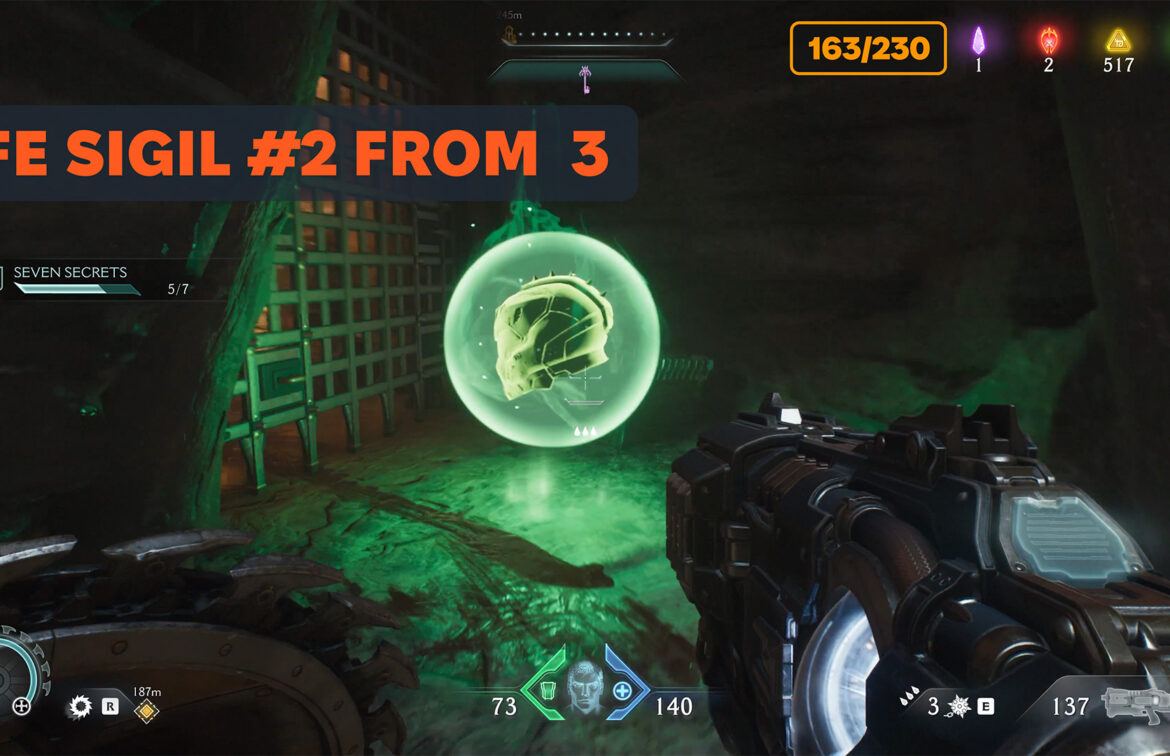Select the green armor icon
Screen dimensions: 1170x756
(547, 689)
